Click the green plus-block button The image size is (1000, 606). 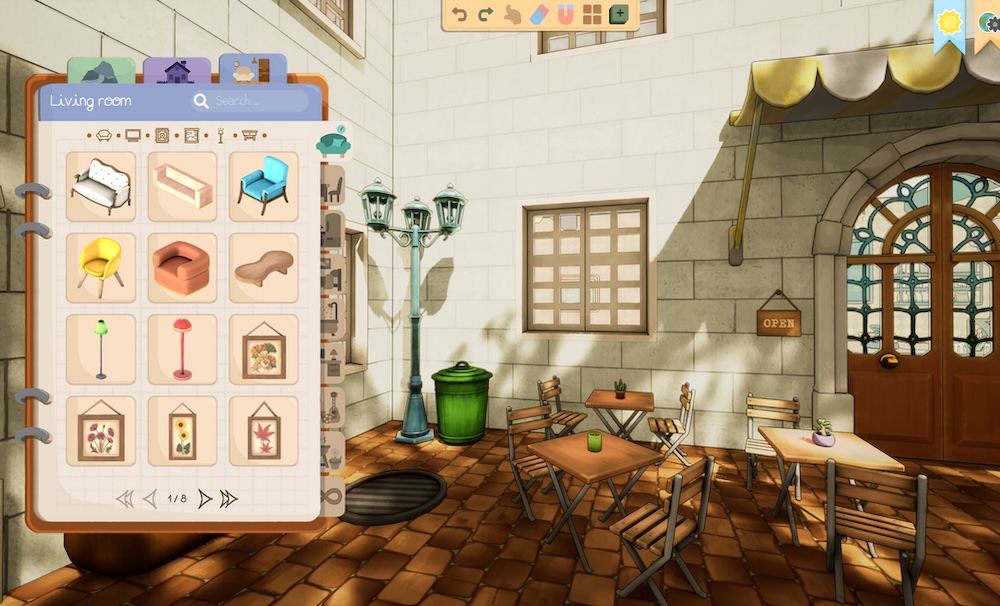[x=620, y=14]
